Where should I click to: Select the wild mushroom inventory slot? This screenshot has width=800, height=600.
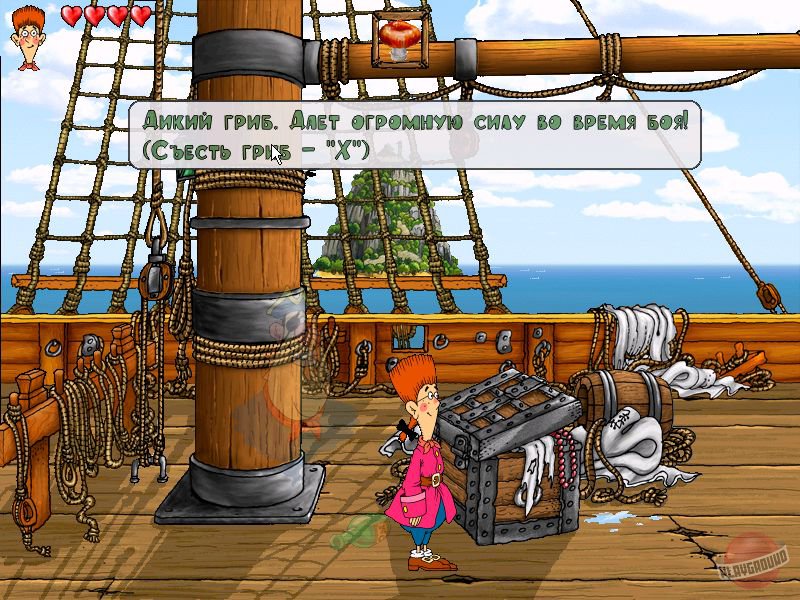(402, 41)
